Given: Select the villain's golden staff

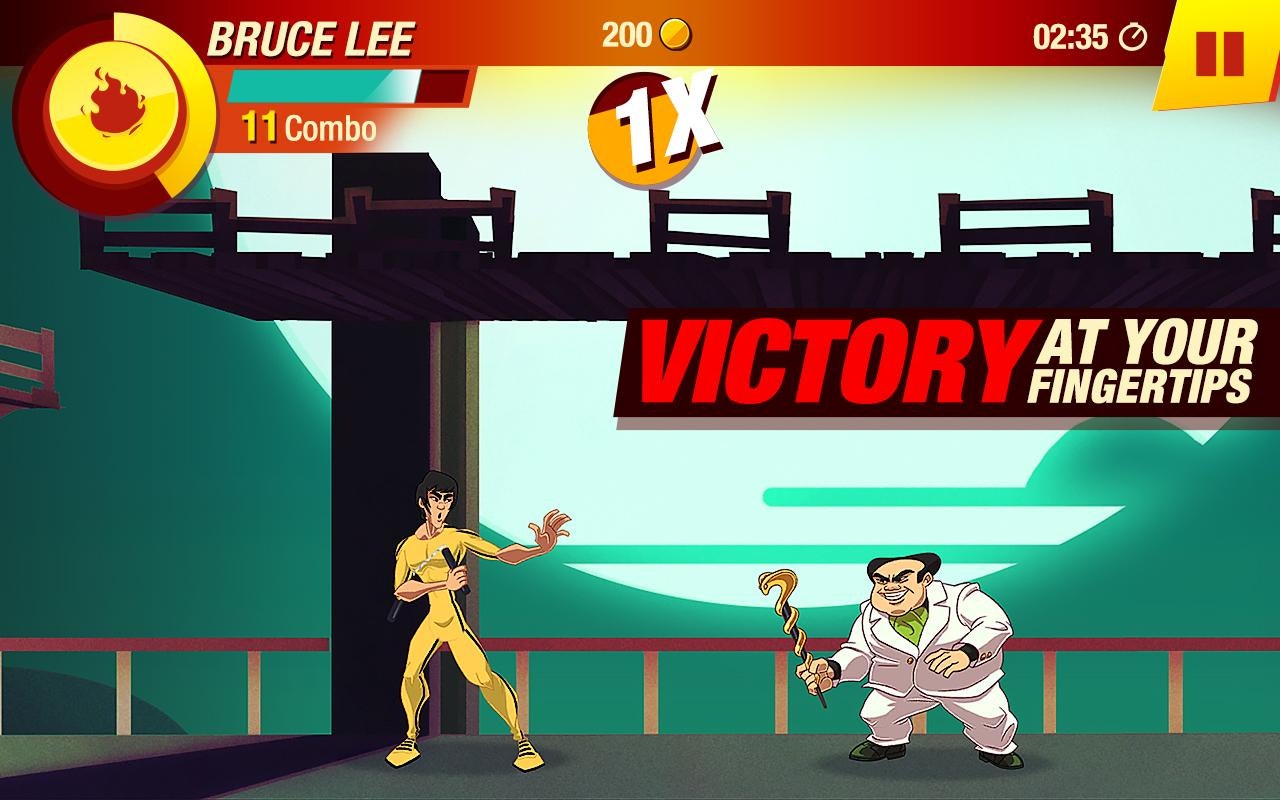Looking at the screenshot, I should coord(790,620).
